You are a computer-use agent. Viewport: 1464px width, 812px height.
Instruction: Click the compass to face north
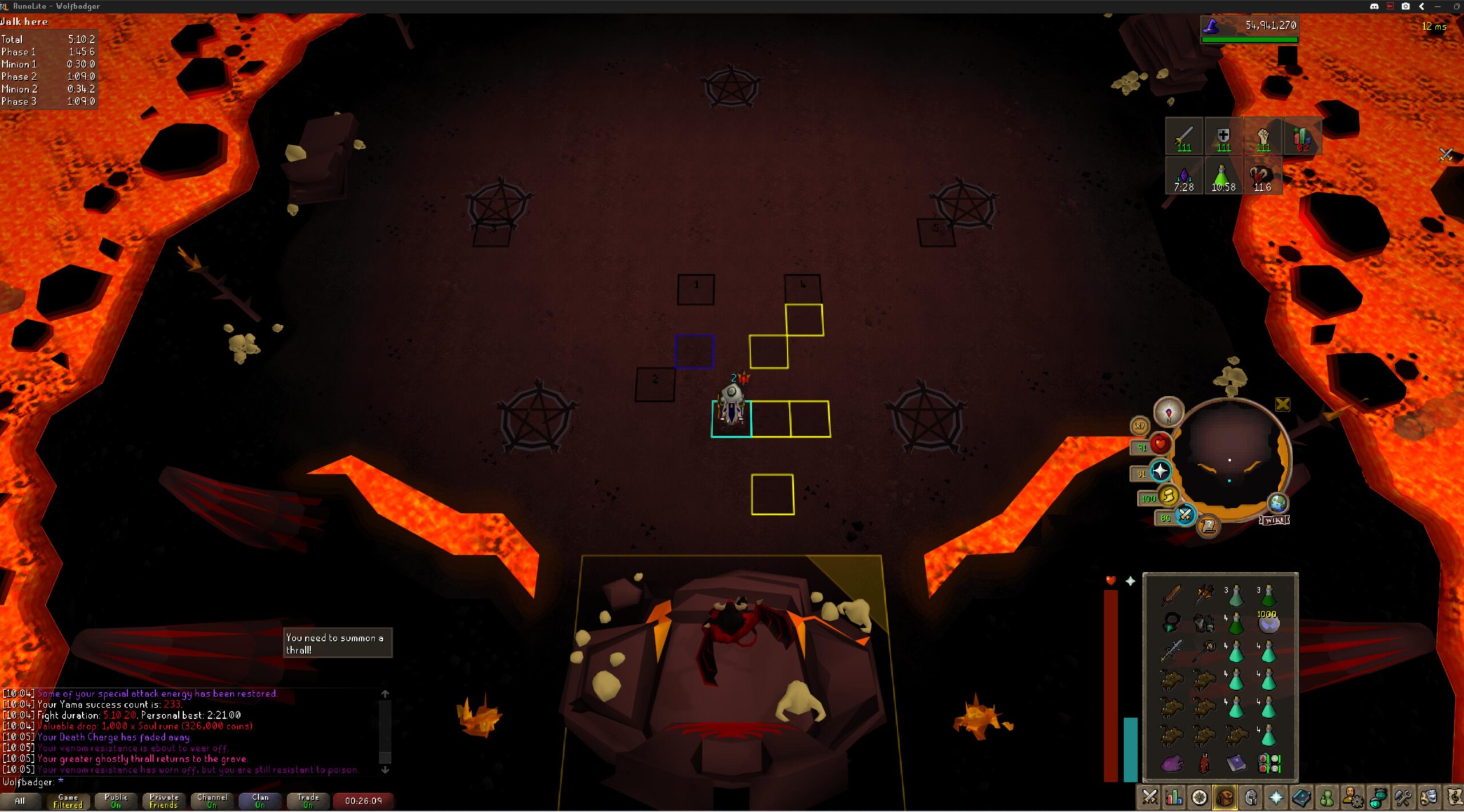tap(1168, 412)
